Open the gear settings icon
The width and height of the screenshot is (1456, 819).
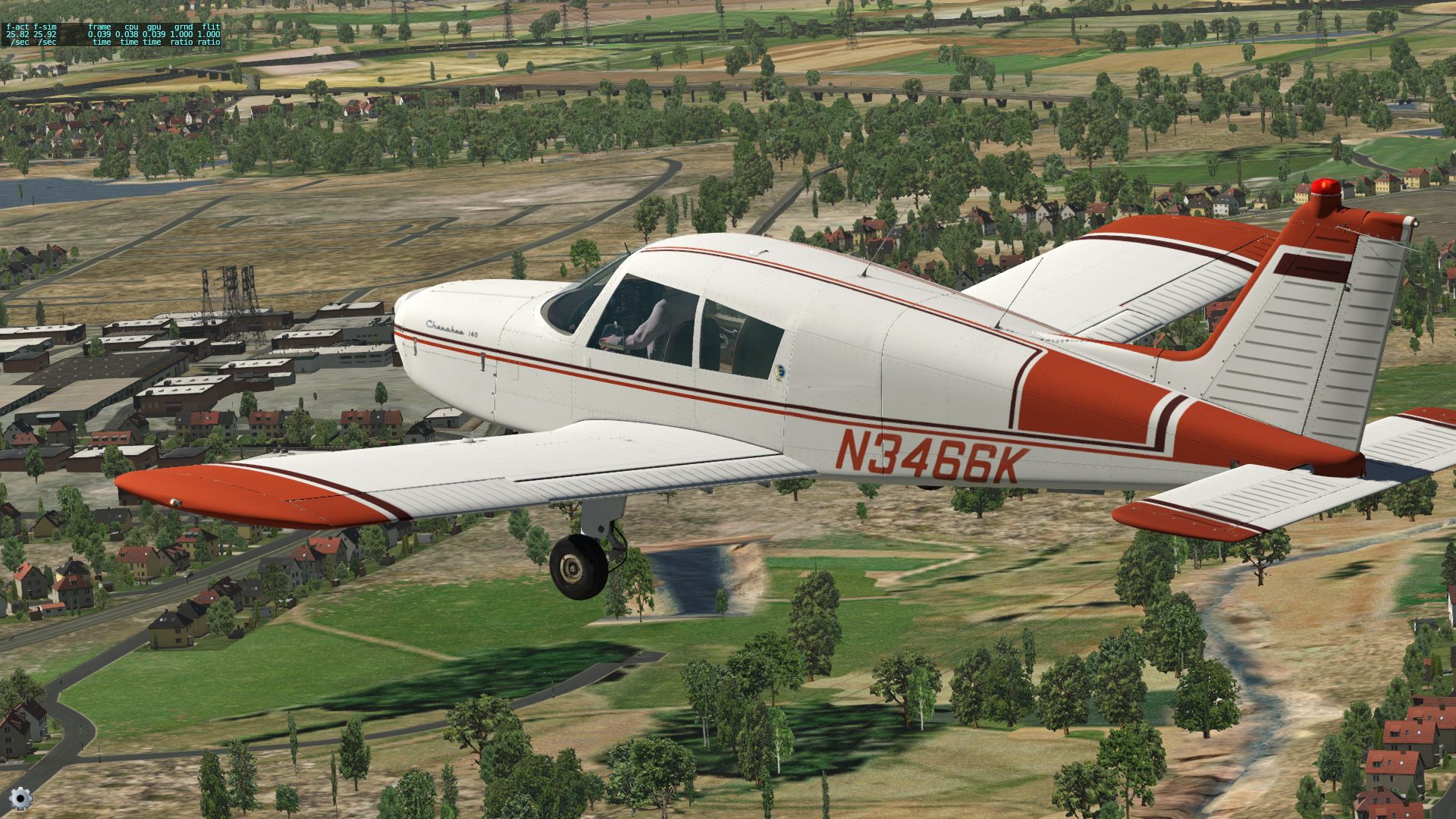point(20,798)
